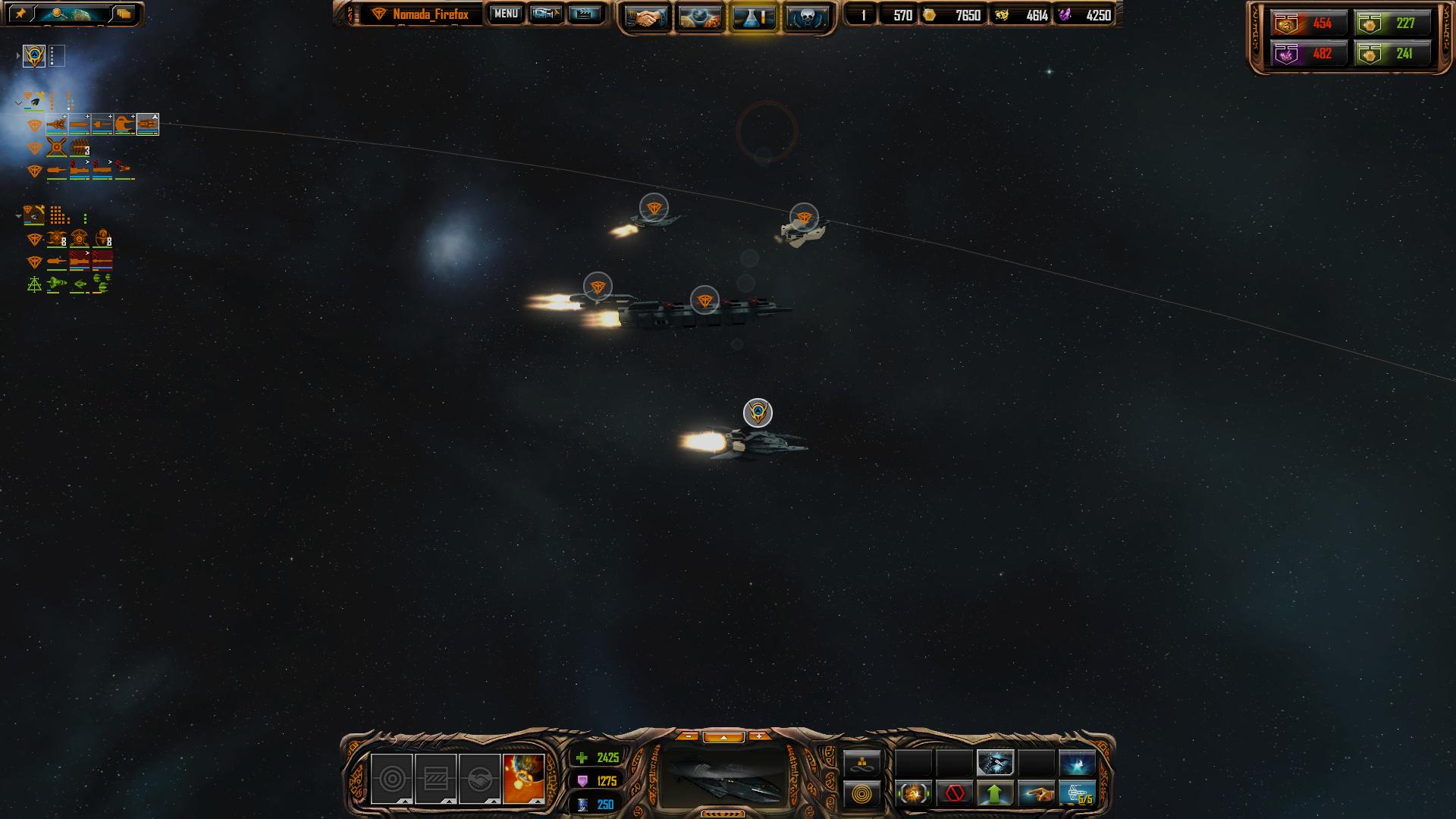Toggle the empire tree pin

20,14
